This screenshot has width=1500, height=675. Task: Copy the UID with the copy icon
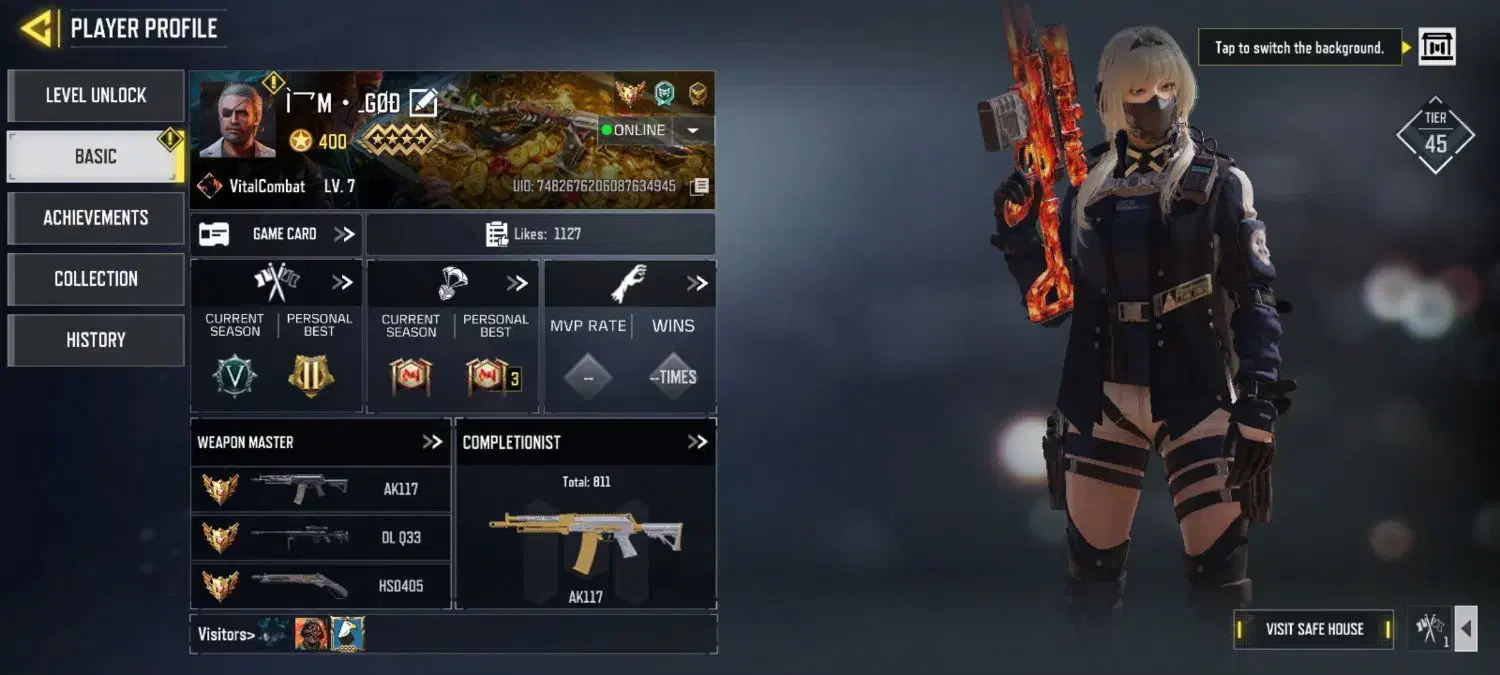click(700, 186)
